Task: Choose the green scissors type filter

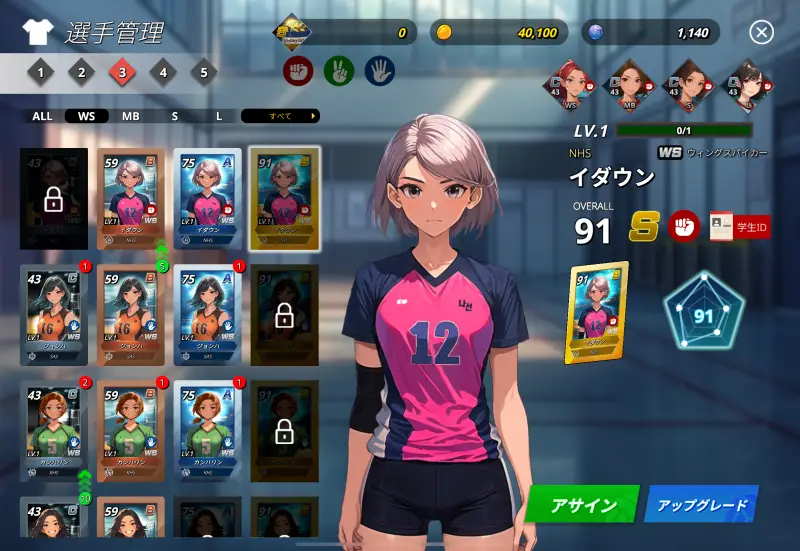Action: (339, 70)
